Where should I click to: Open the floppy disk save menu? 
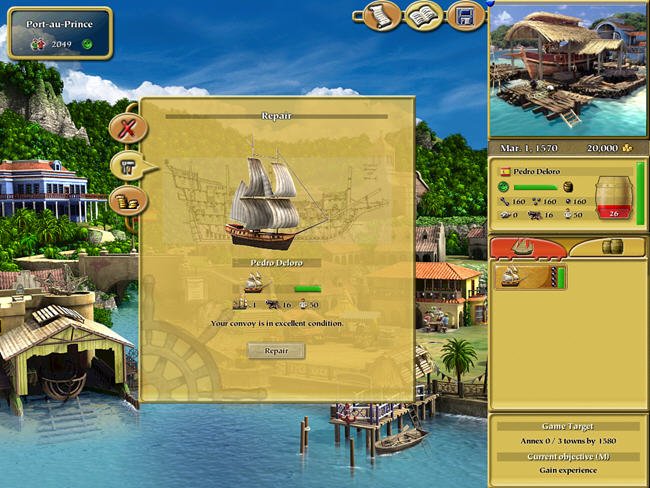tap(464, 15)
